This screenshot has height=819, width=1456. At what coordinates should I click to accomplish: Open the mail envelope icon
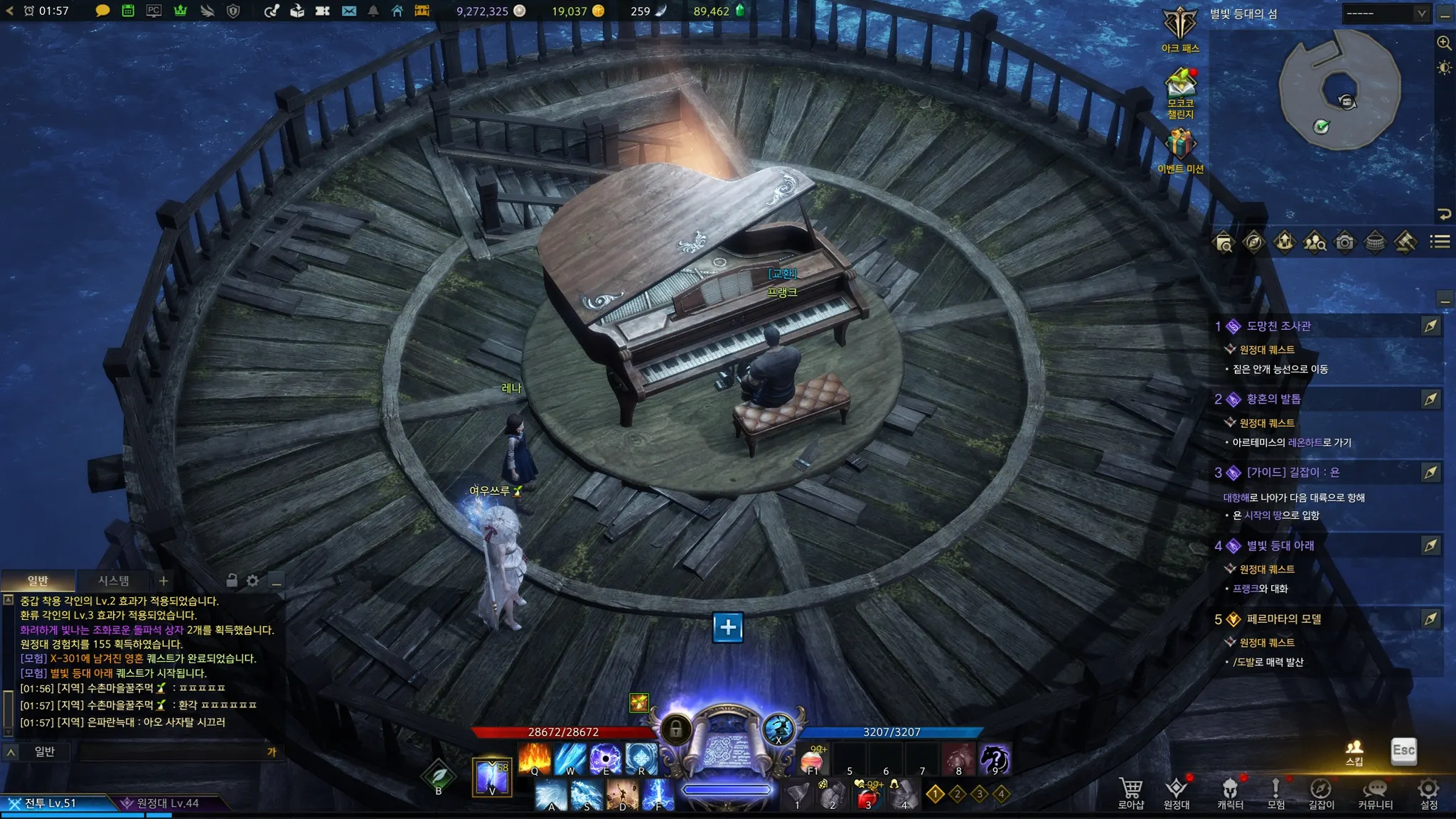click(349, 11)
